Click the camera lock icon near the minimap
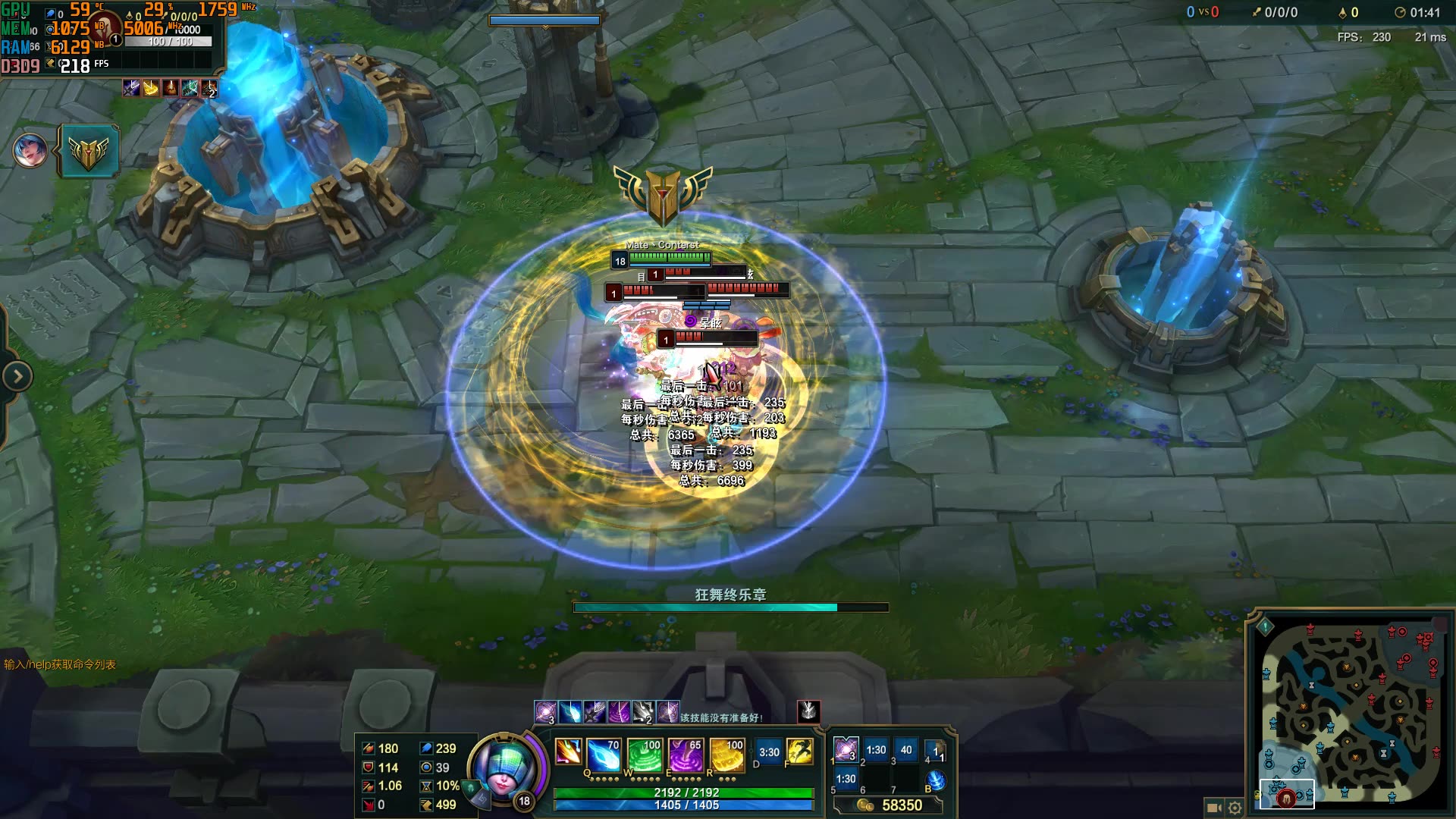The width and height of the screenshot is (1456, 819). tap(1213, 808)
